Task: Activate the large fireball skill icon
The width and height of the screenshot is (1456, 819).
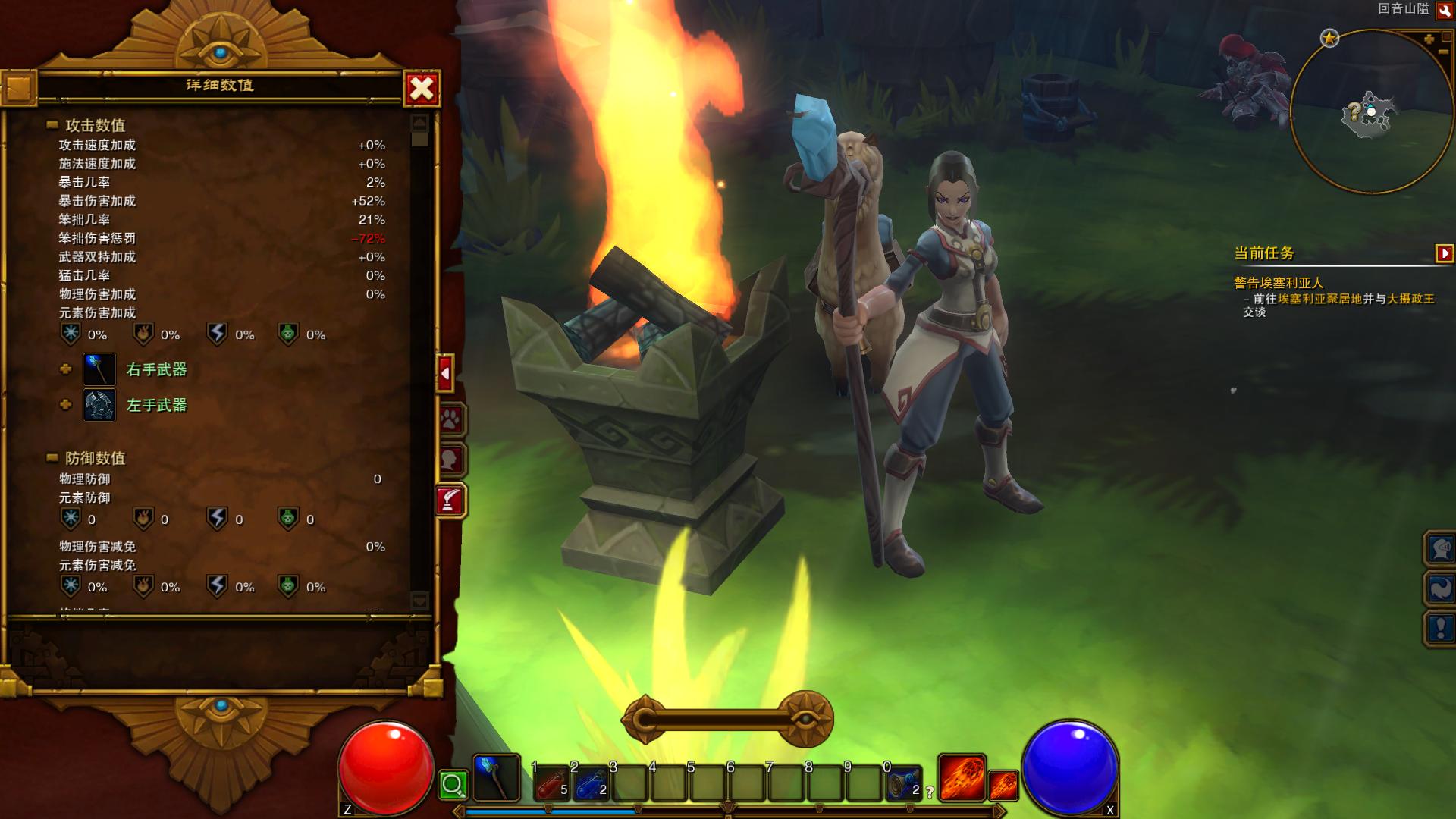Action: [962, 778]
